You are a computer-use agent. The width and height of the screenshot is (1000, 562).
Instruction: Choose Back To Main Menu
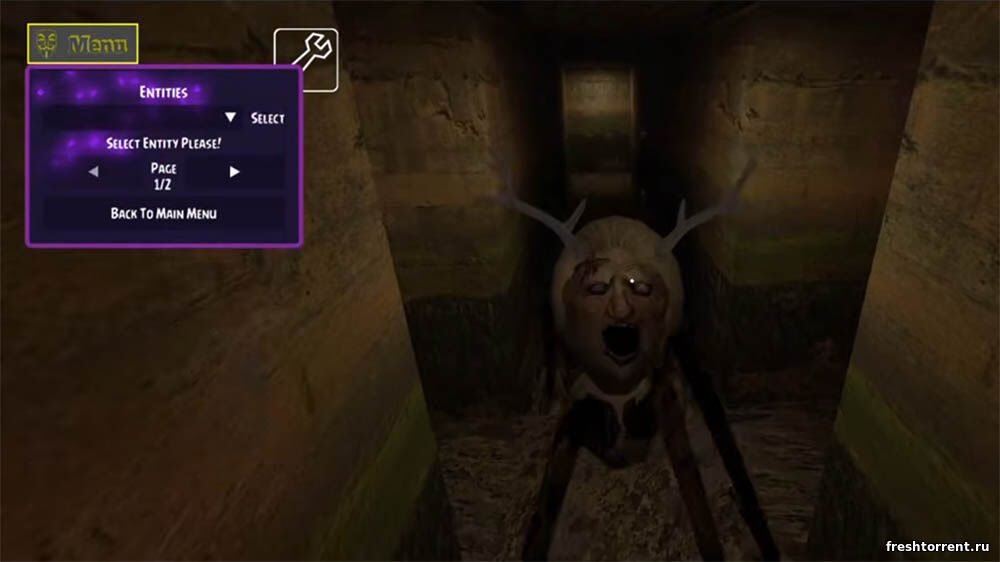164,213
